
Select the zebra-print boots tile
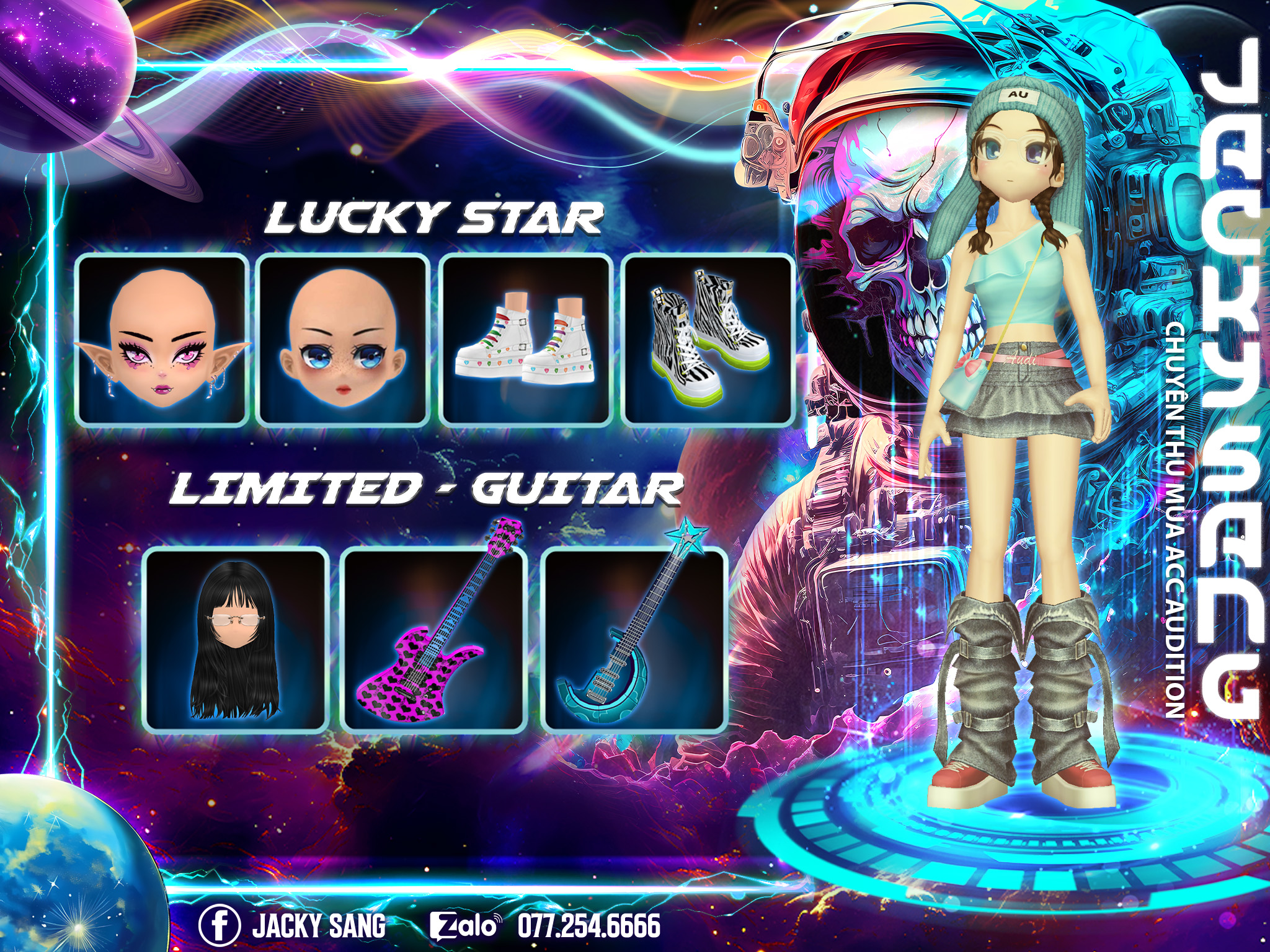(x=708, y=339)
